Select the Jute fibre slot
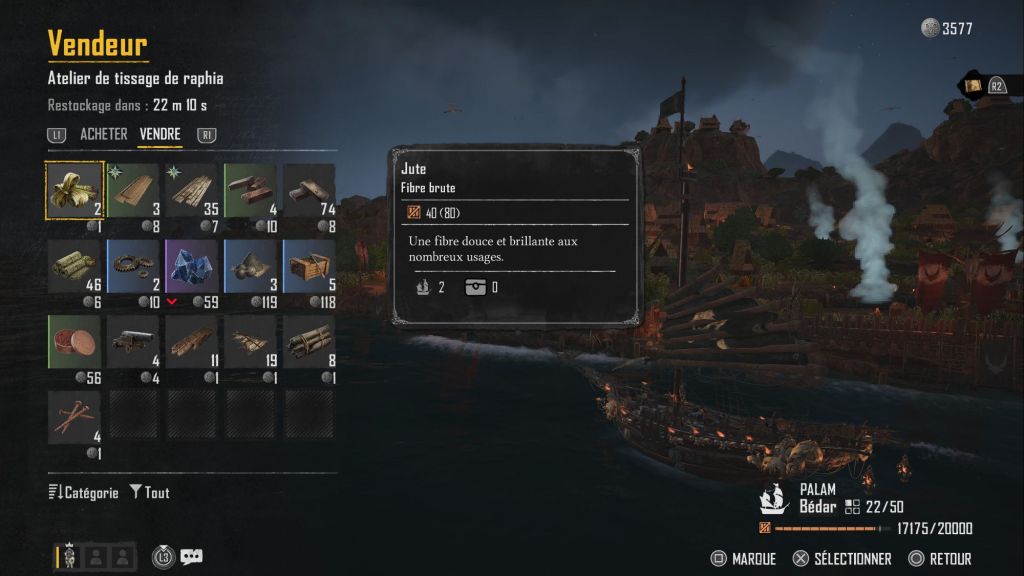 click(75, 190)
